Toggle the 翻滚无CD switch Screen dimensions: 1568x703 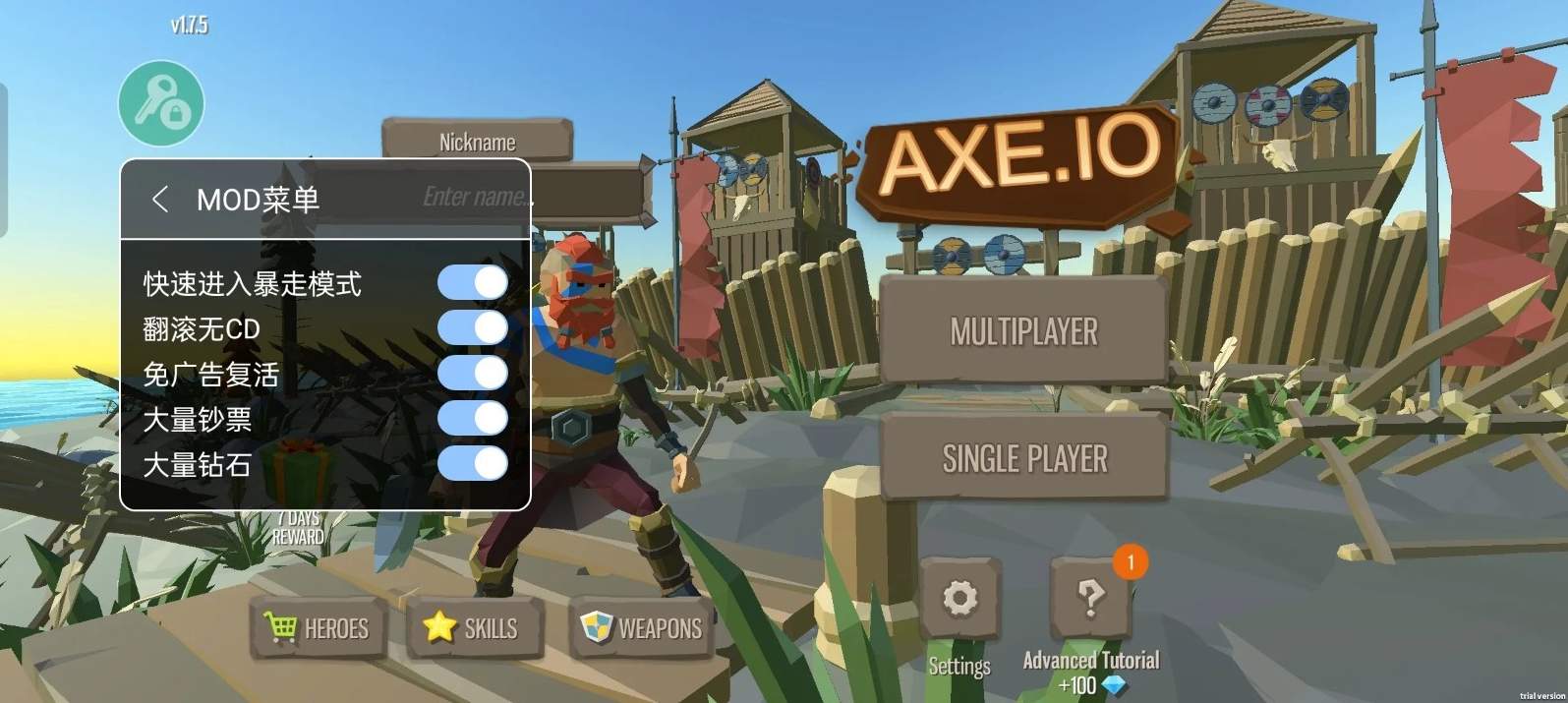point(473,328)
